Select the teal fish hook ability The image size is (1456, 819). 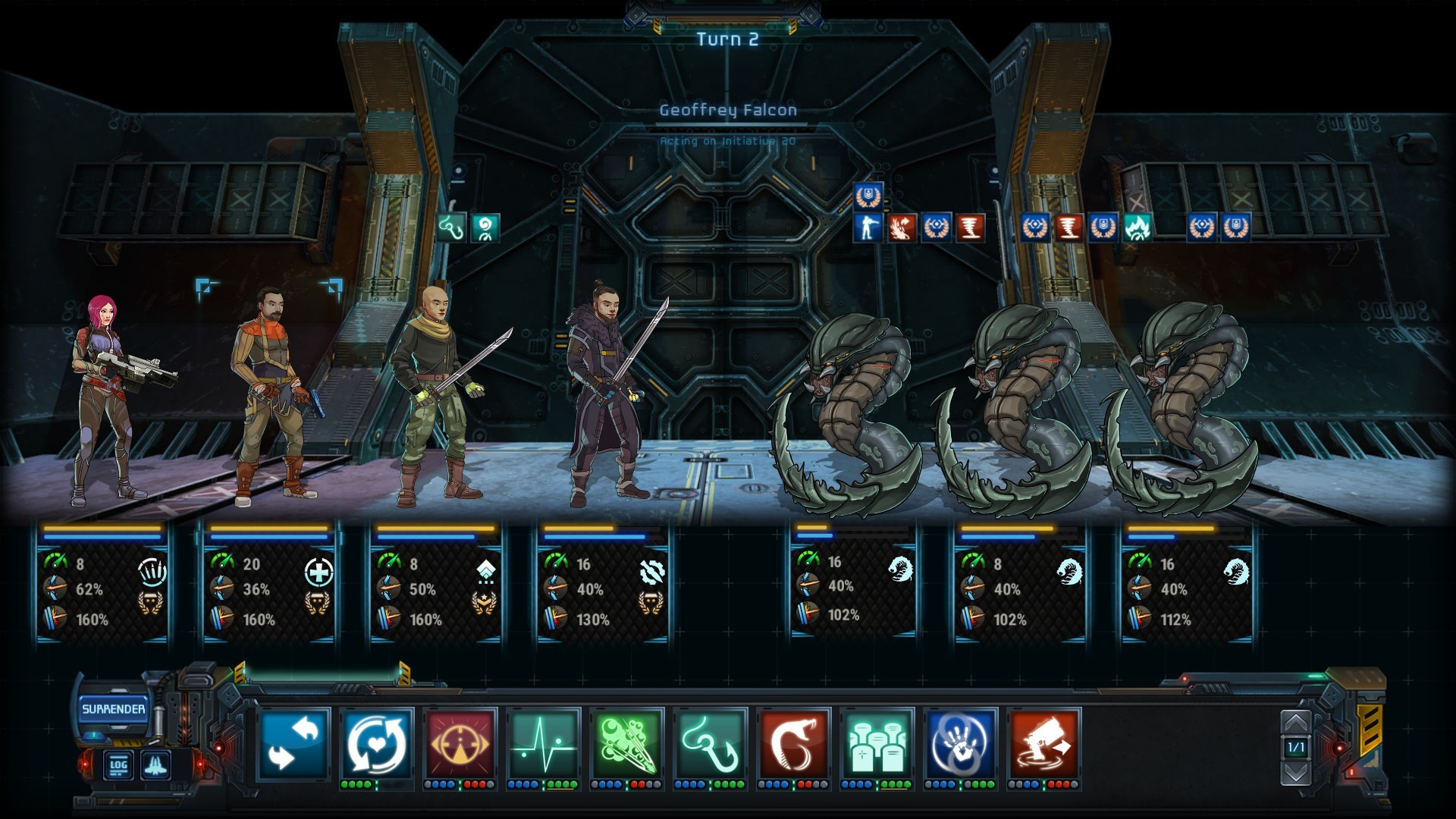coord(710,744)
